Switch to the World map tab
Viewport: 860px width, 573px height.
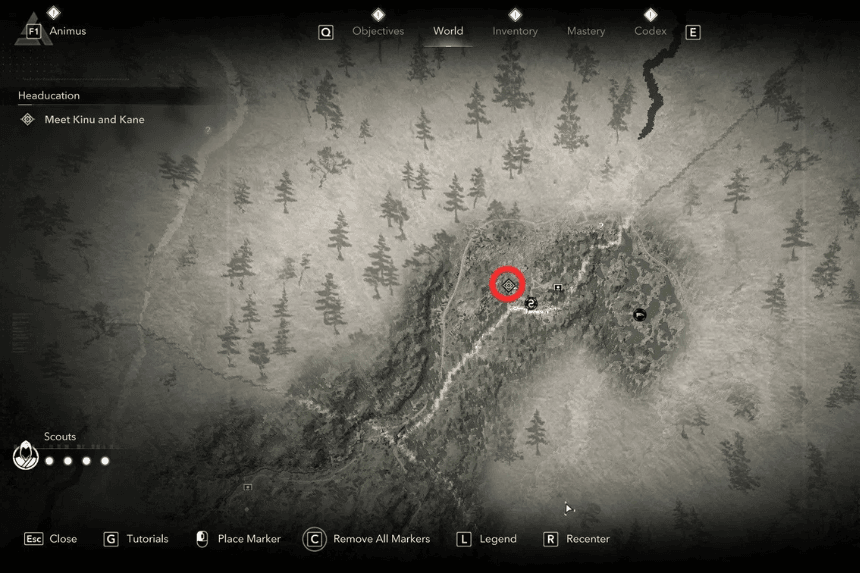[x=448, y=31]
